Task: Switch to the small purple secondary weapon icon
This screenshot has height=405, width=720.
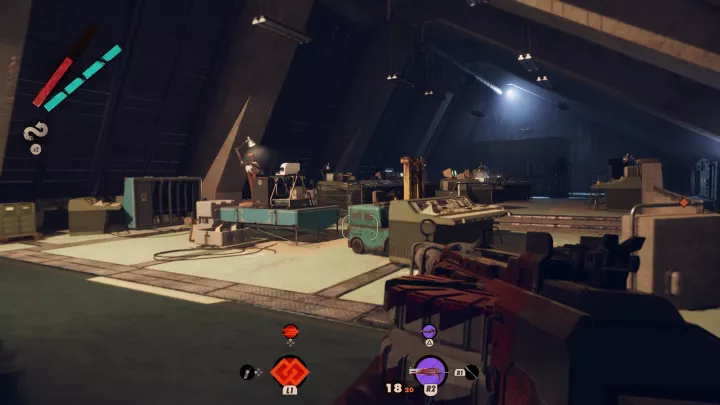Action: click(x=429, y=331)
